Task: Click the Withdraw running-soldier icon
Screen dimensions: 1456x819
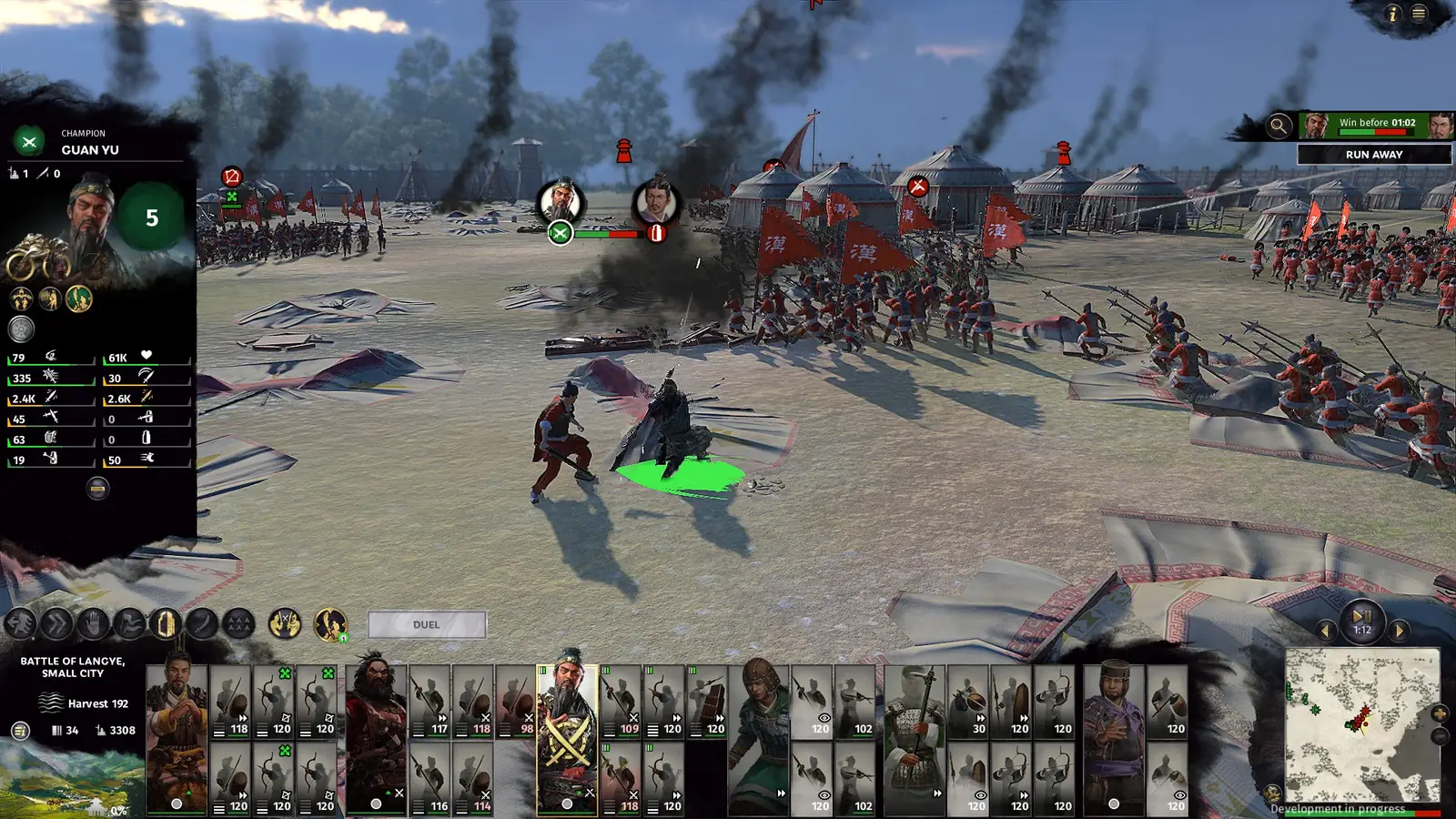Action: (20, 625)
